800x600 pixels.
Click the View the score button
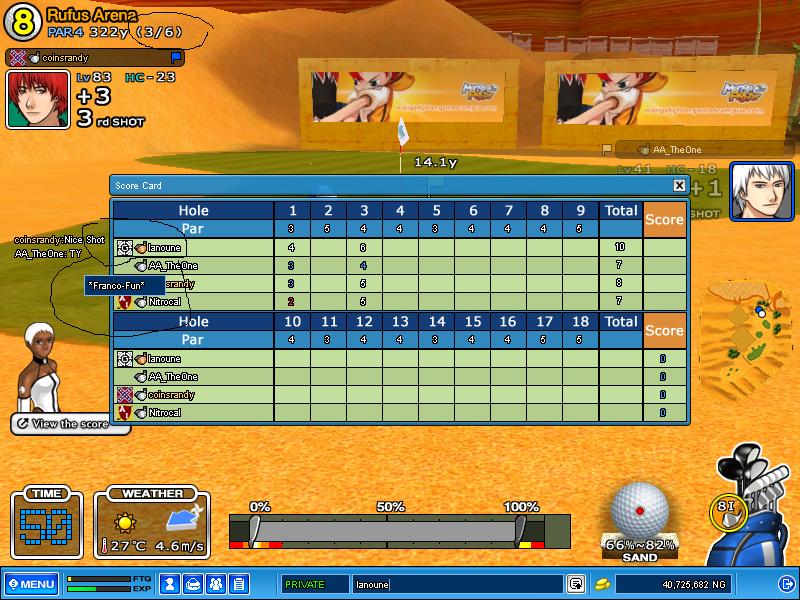point(70,424)
